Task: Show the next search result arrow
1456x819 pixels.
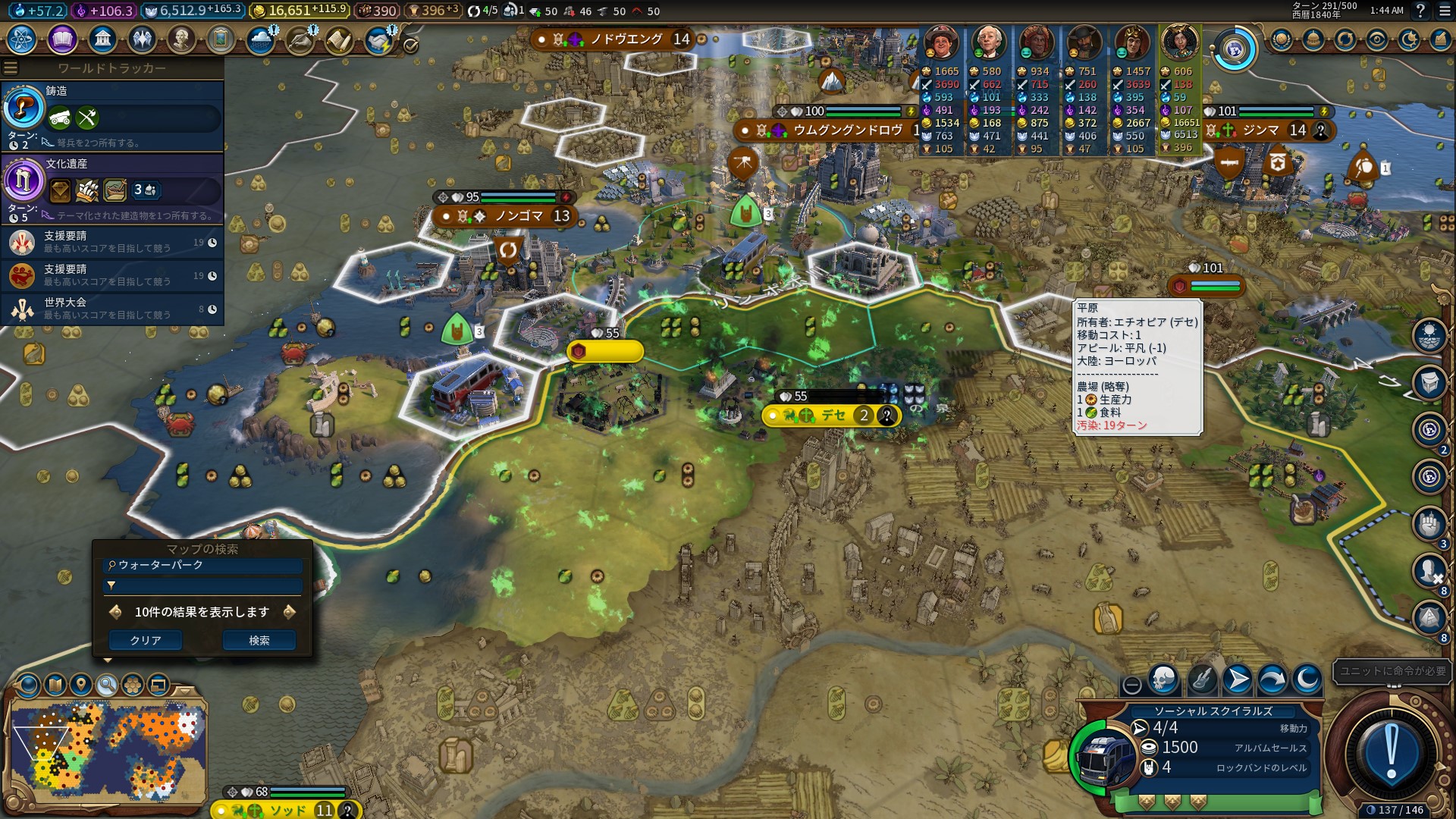Action: point(289,612)
